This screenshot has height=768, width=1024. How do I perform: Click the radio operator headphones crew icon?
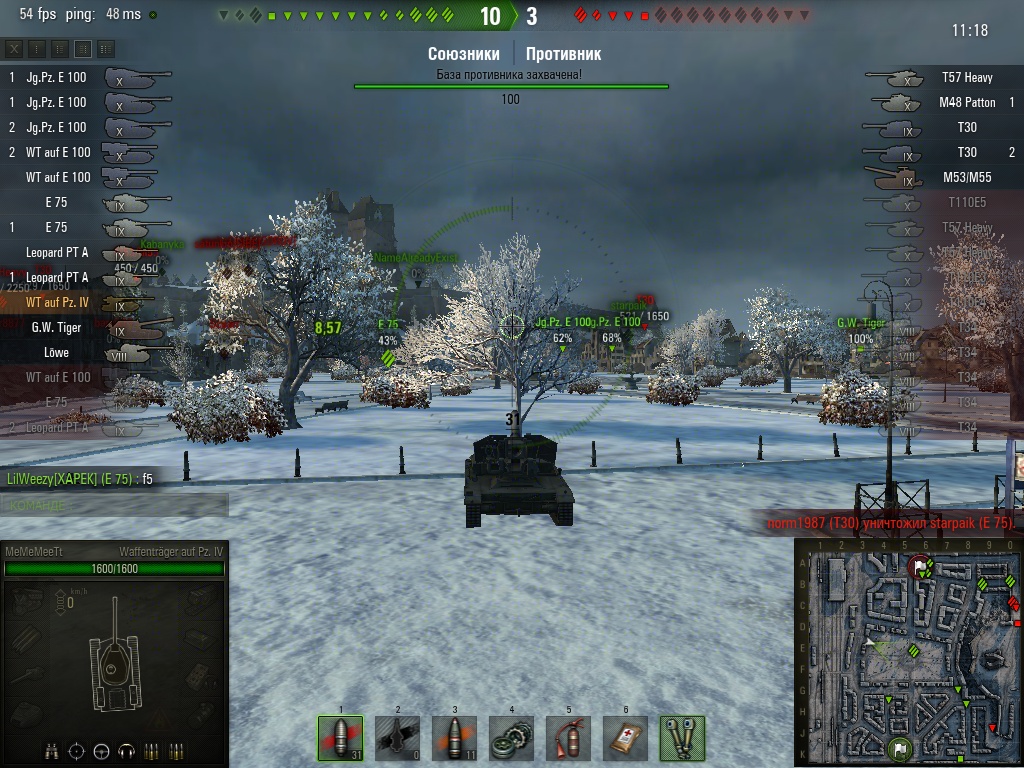point(126,751)
